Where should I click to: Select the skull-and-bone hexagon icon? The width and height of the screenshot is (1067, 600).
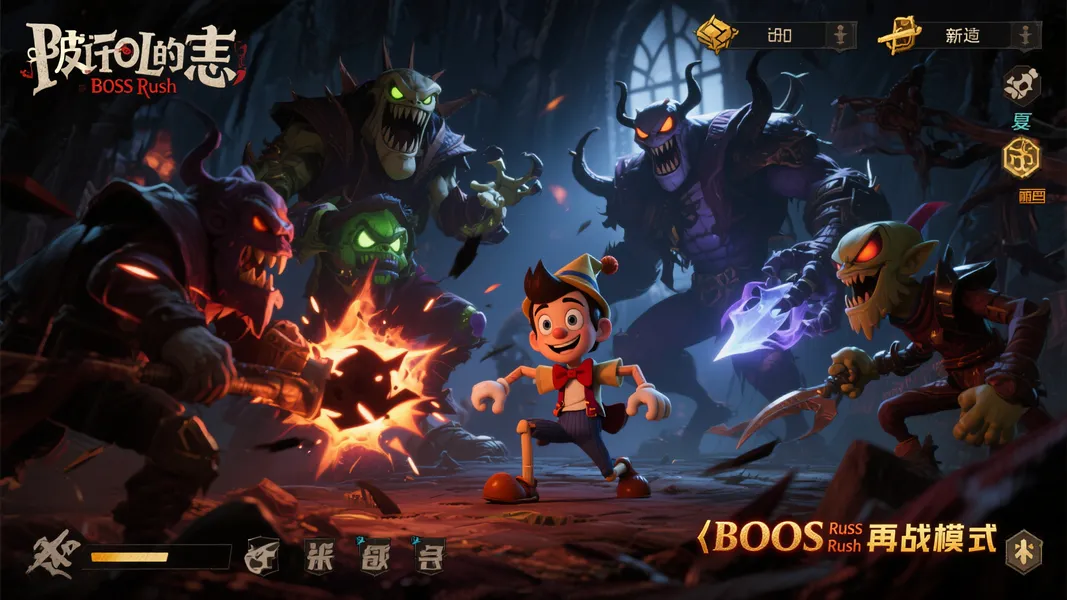(1021, 86)
